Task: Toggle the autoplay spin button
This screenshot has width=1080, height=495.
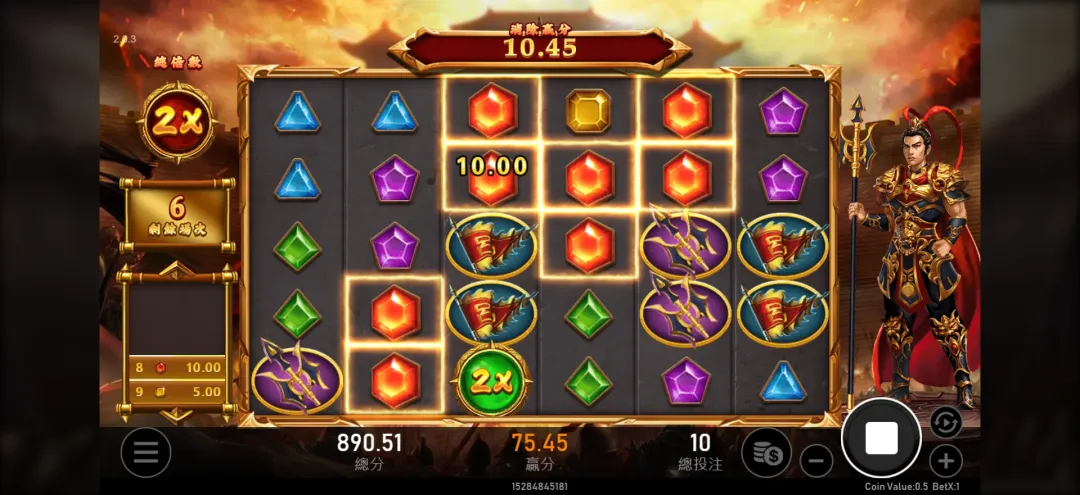Action: click(945, 422)
